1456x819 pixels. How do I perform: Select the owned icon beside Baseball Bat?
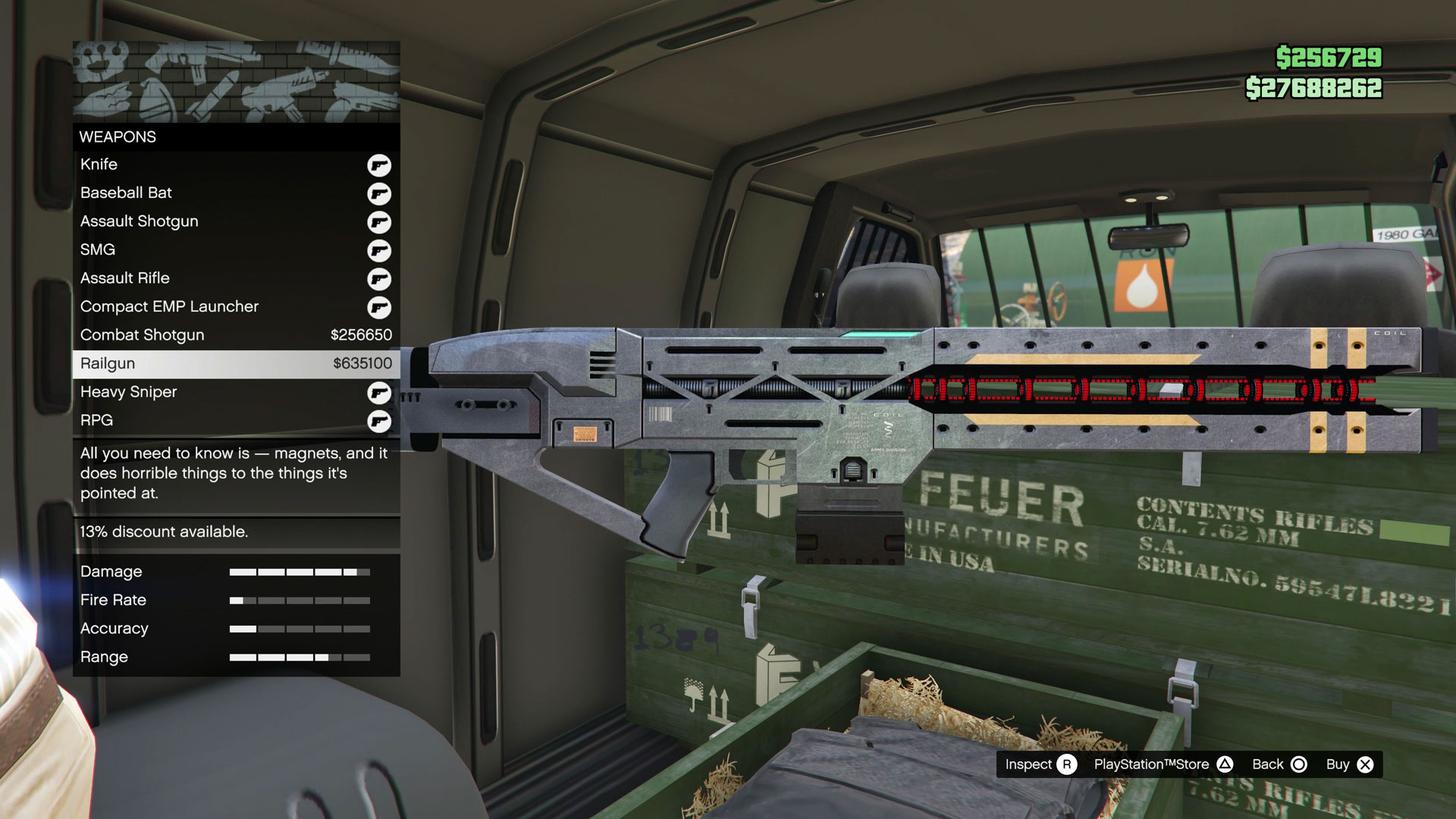379,193
